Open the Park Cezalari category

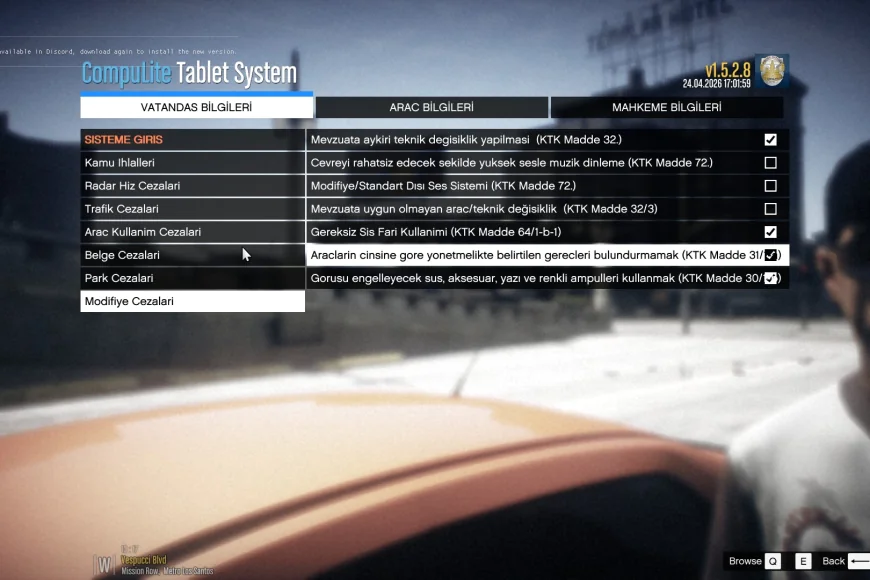click(x=192, y=278)
